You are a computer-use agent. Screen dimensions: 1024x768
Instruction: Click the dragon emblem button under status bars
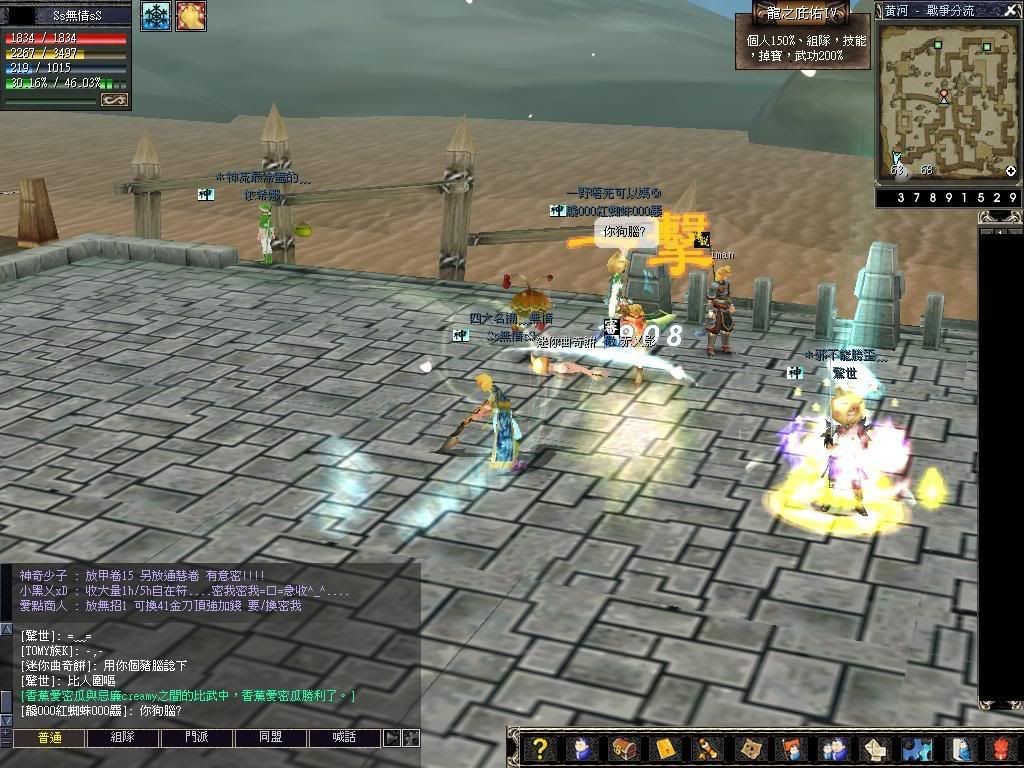click(115, 100)
